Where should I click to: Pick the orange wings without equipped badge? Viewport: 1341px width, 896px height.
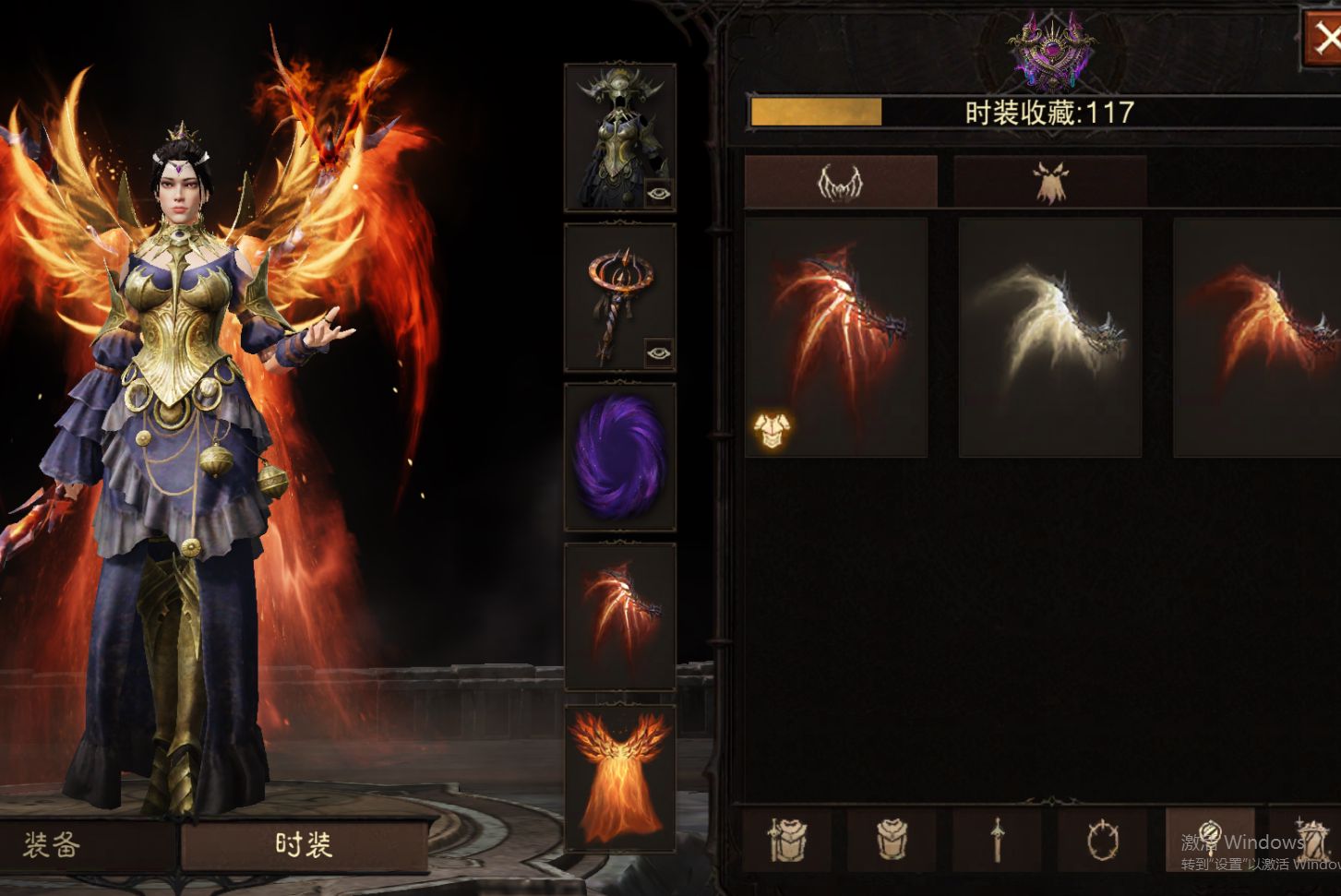(x=1257, y=337)
